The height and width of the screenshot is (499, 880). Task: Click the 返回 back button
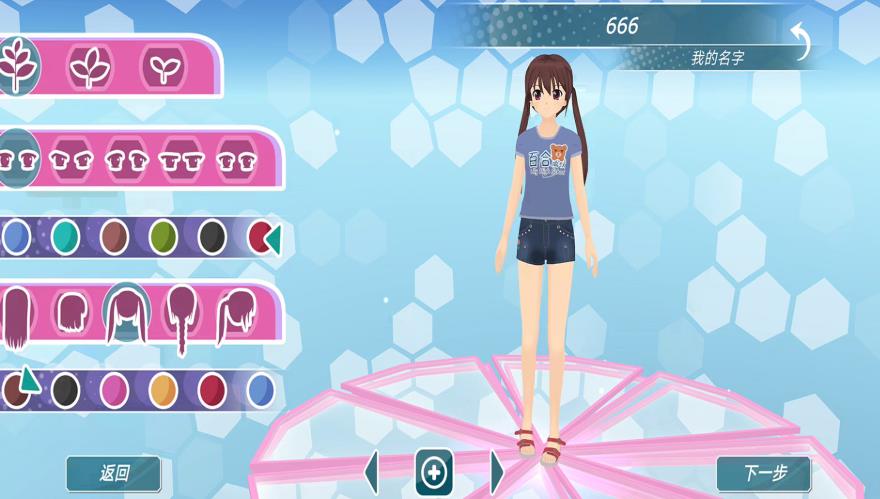[x=113, y=474]
